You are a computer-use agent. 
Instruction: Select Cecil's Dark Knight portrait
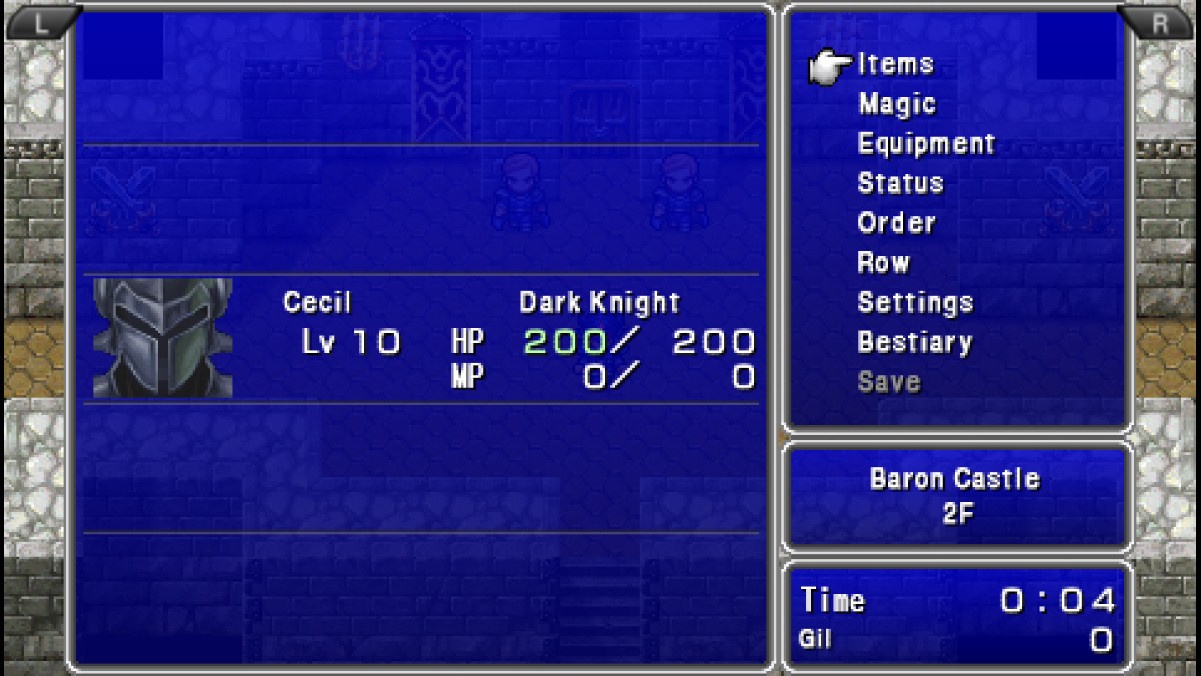[x=162, y=338]
